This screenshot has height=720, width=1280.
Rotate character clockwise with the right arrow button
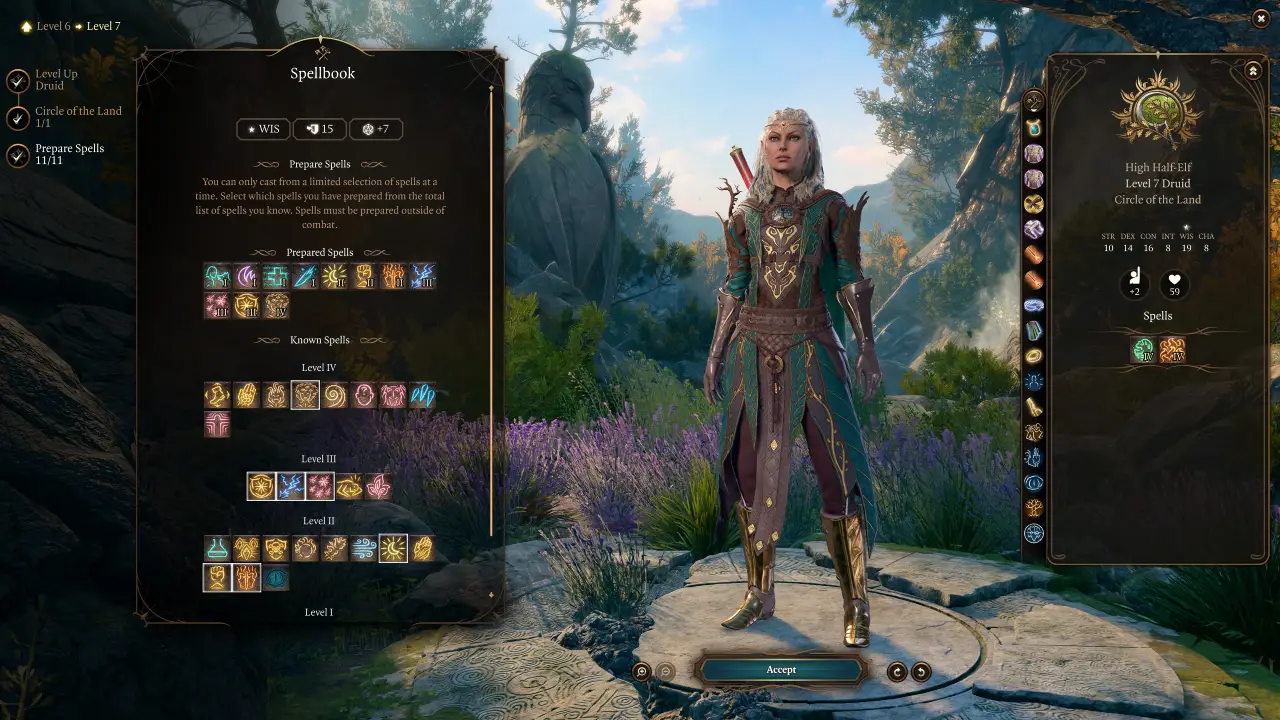click(x=921, y=672)
